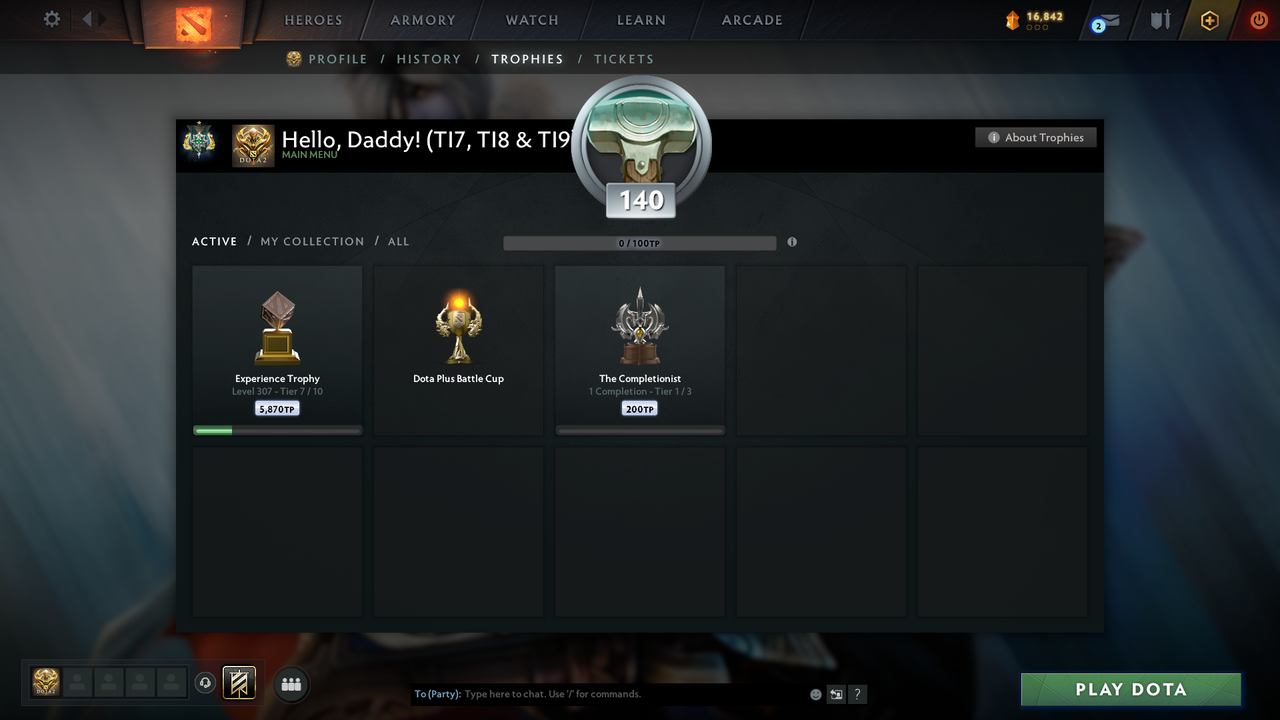The image size is (1280, 720).
Task: Toggle the battle pass emblem near party
Action: tap(239, 683)
